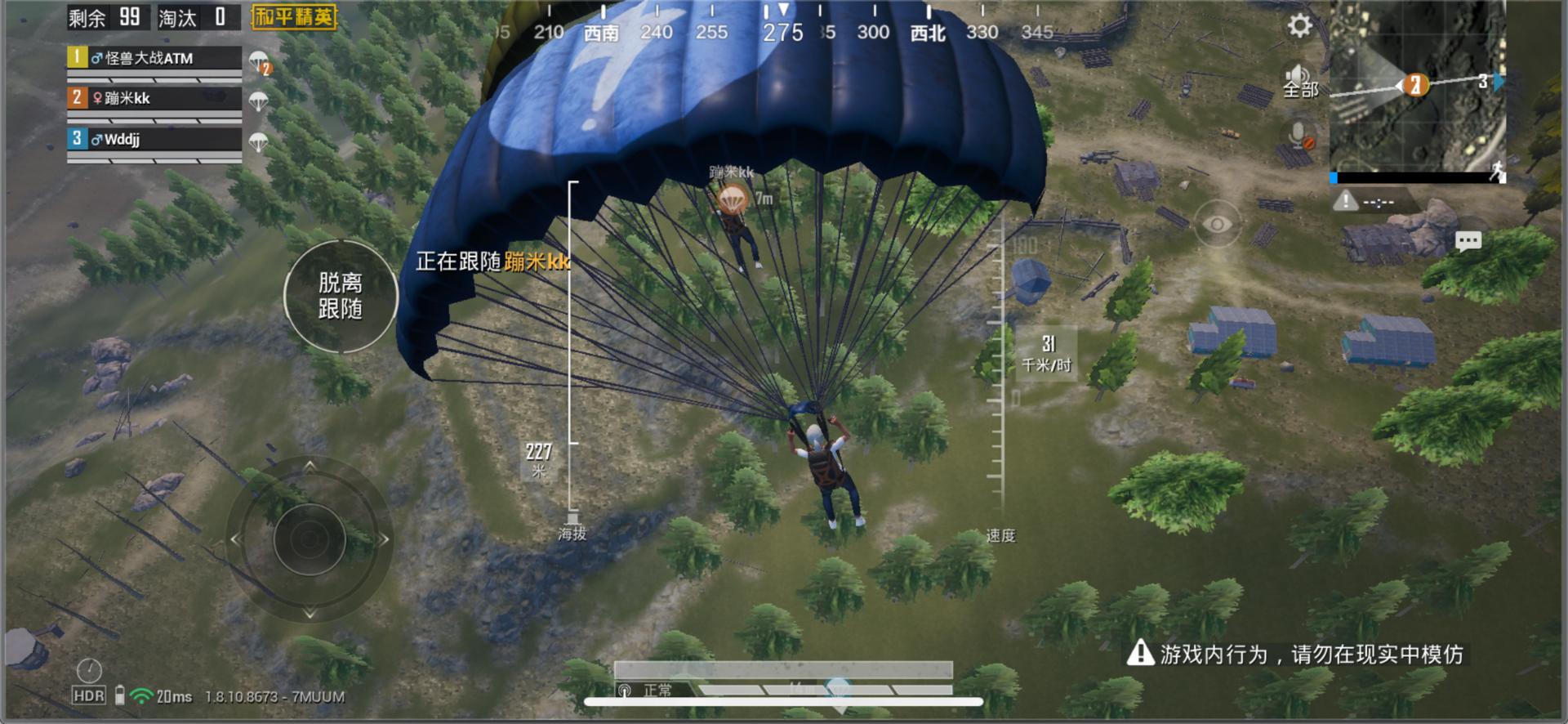Open the settings gear icon
Viewport: 1568px width, 724px height.
[x=1299, y=26]
